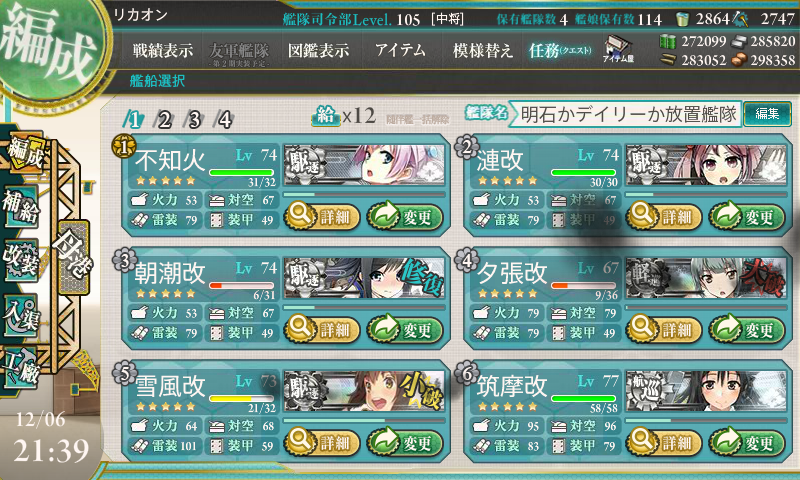The image size is (800, 480).
Task: Open the 模様替え furniture menu
Action: [482, 51]
